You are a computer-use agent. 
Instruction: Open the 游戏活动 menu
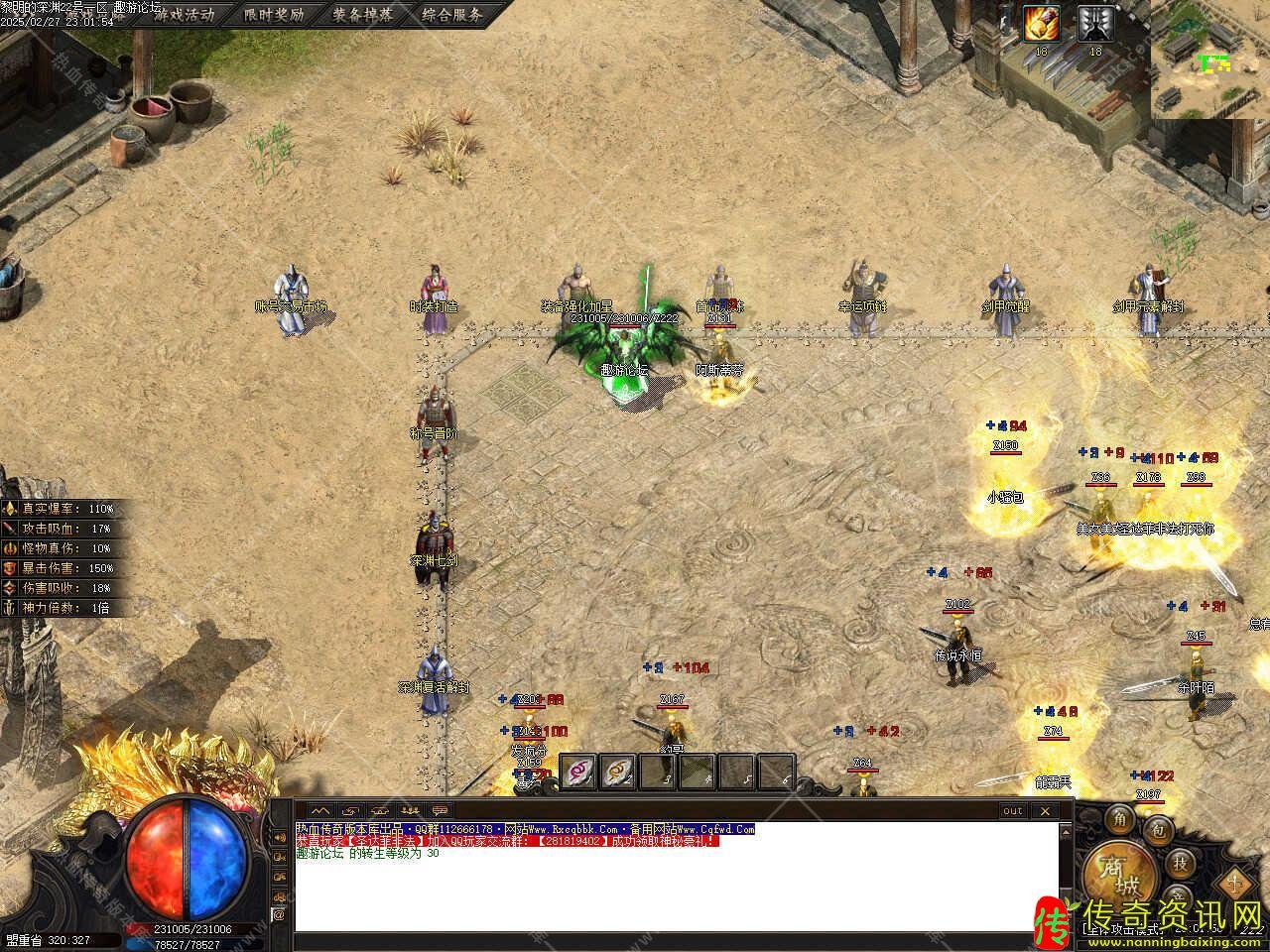(x=184, y=15)
